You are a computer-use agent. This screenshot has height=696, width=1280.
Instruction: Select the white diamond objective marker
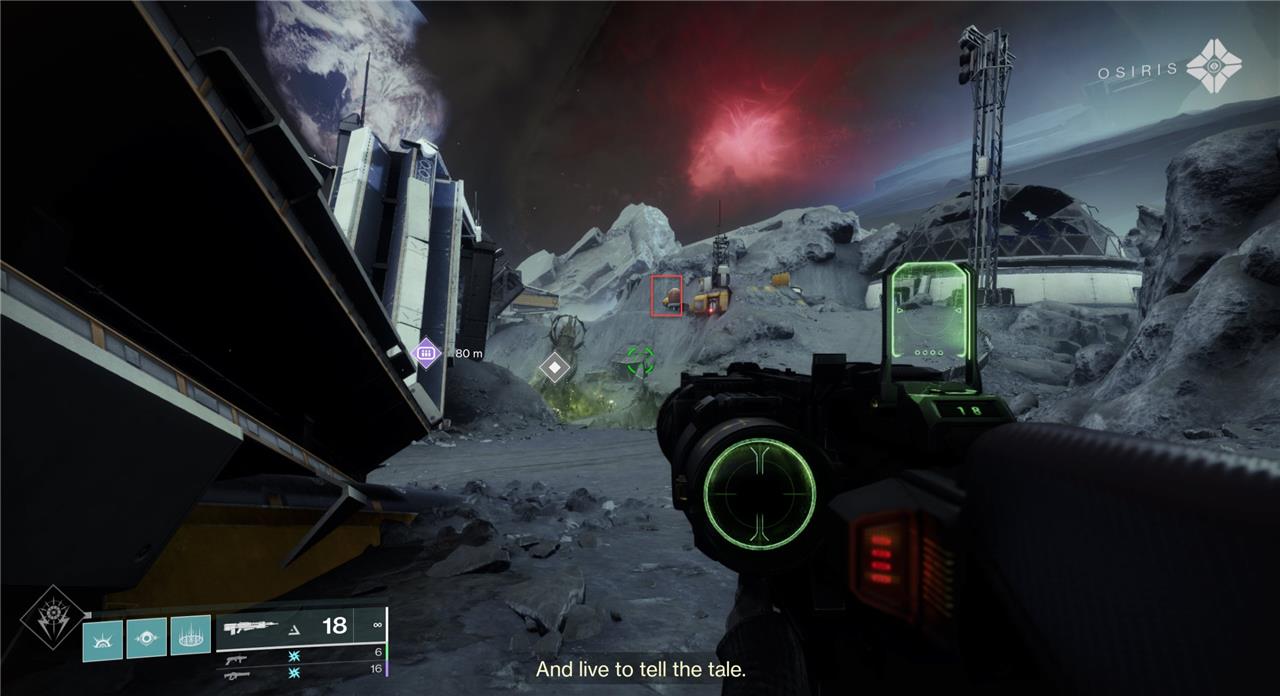click(x=554, y=368)
